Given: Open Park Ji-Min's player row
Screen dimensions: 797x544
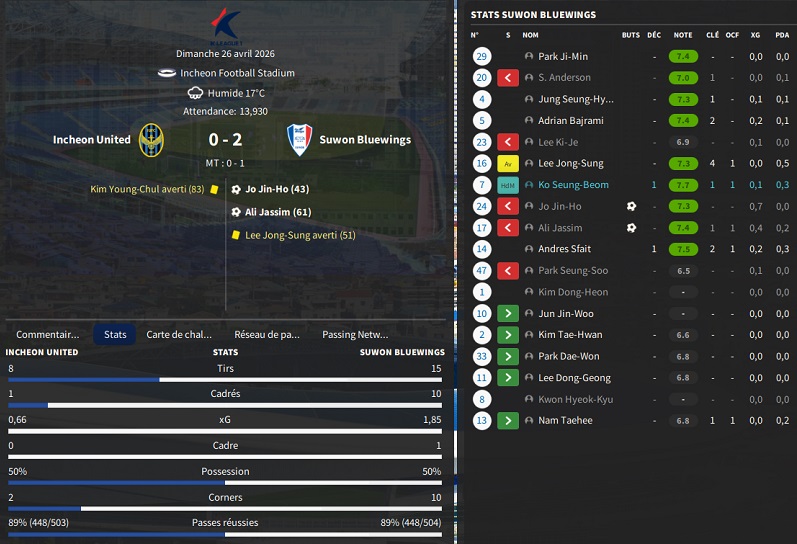Looking at the screenshot, I should pos(563,57).
